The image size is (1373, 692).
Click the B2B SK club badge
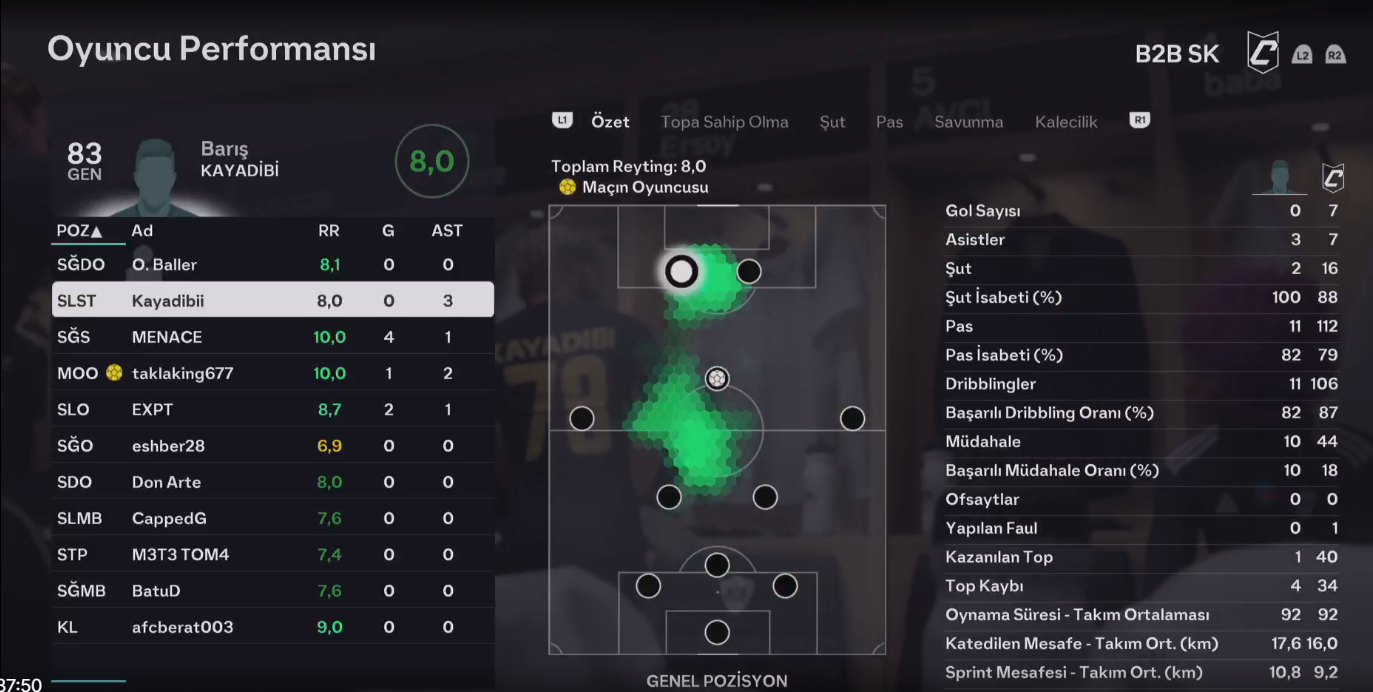[x=1262, y=52]
